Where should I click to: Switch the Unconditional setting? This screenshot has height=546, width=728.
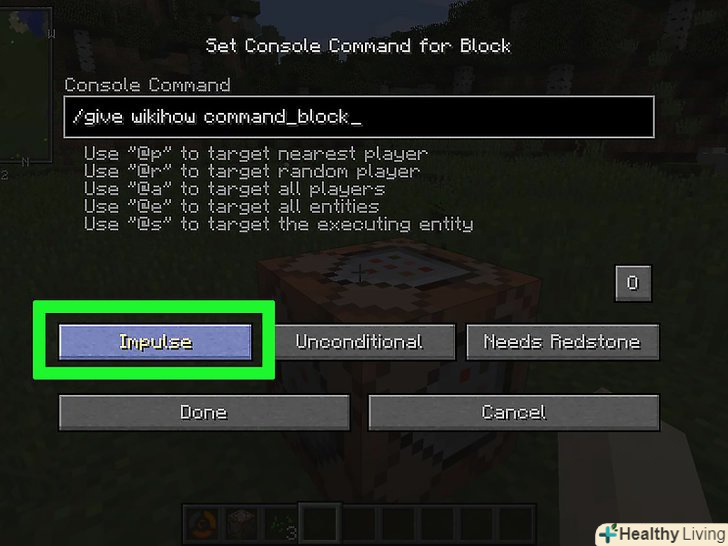[359, 342]
